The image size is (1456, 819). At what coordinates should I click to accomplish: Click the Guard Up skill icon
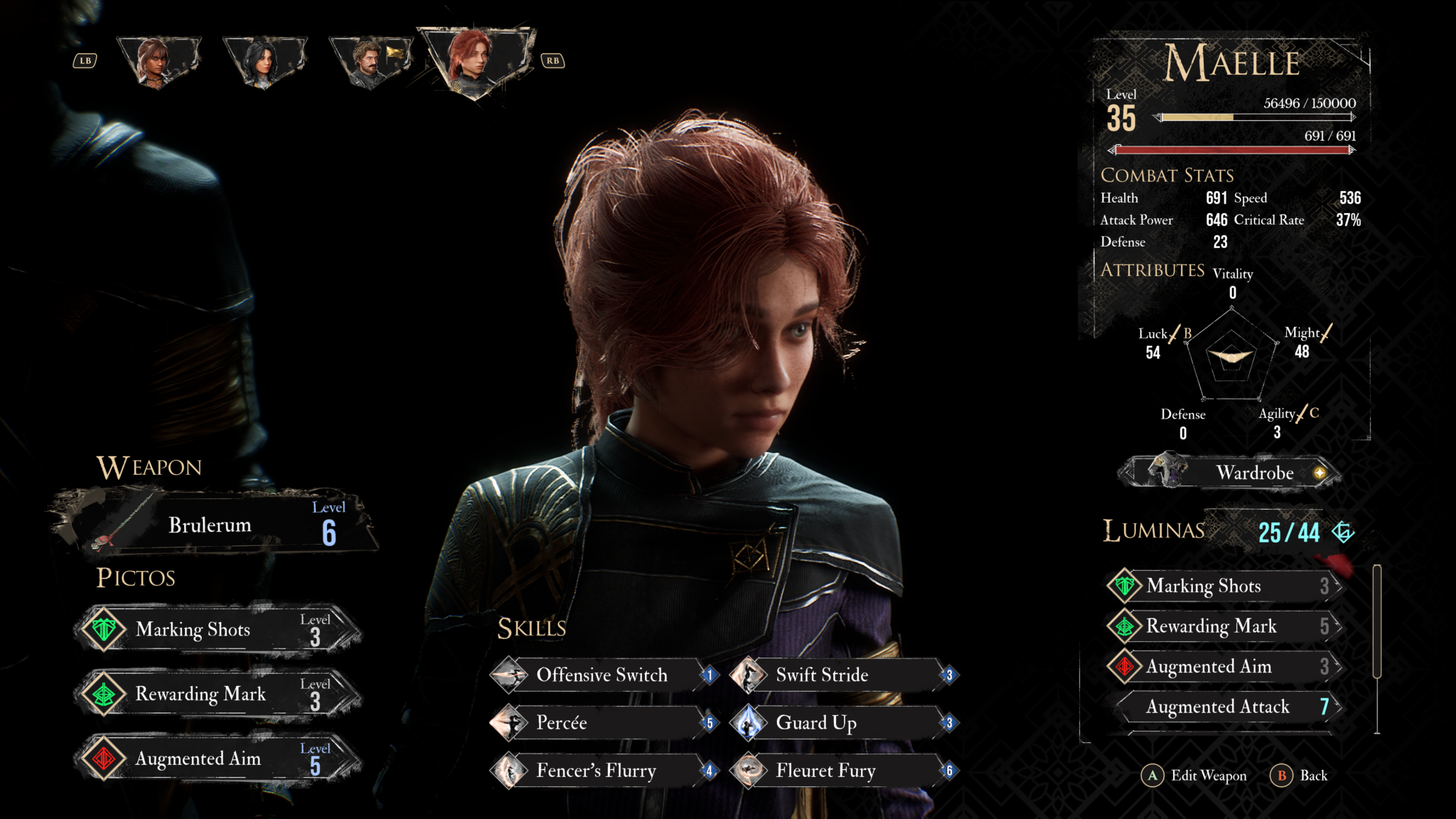pos(747,723)
